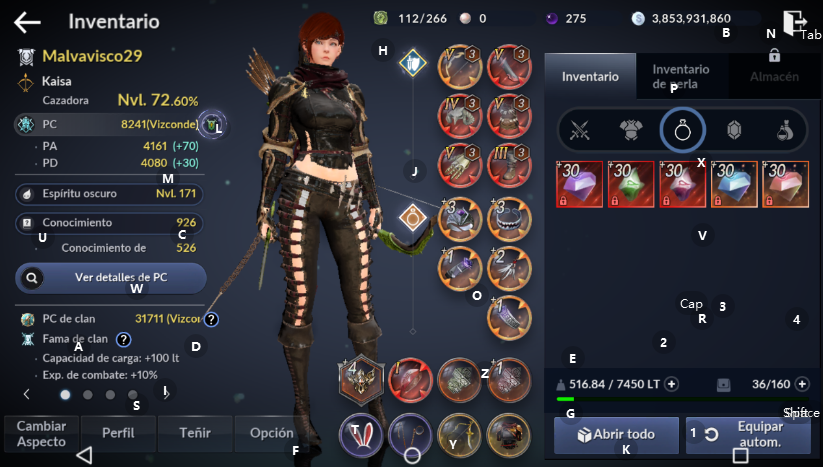Open the Opción menu button
Image resolution: width=823 pixels, height=467 pixels.
point(271,433)
